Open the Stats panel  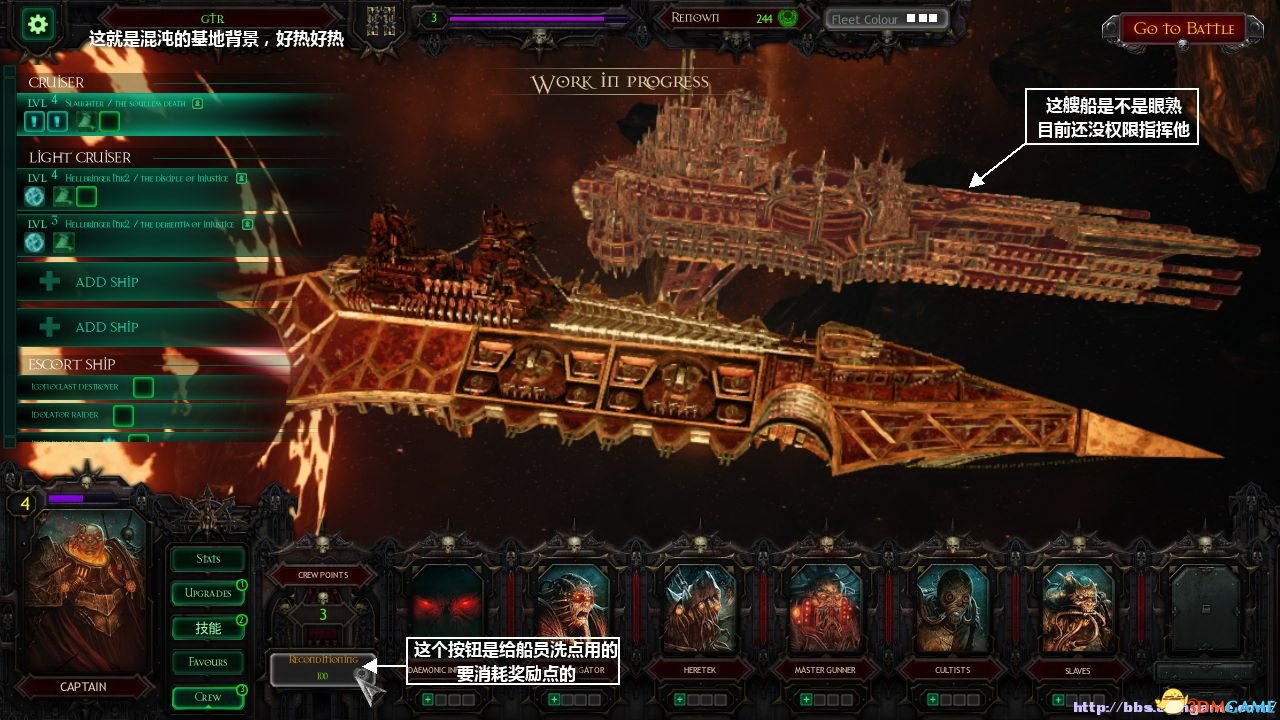(208, 559)
